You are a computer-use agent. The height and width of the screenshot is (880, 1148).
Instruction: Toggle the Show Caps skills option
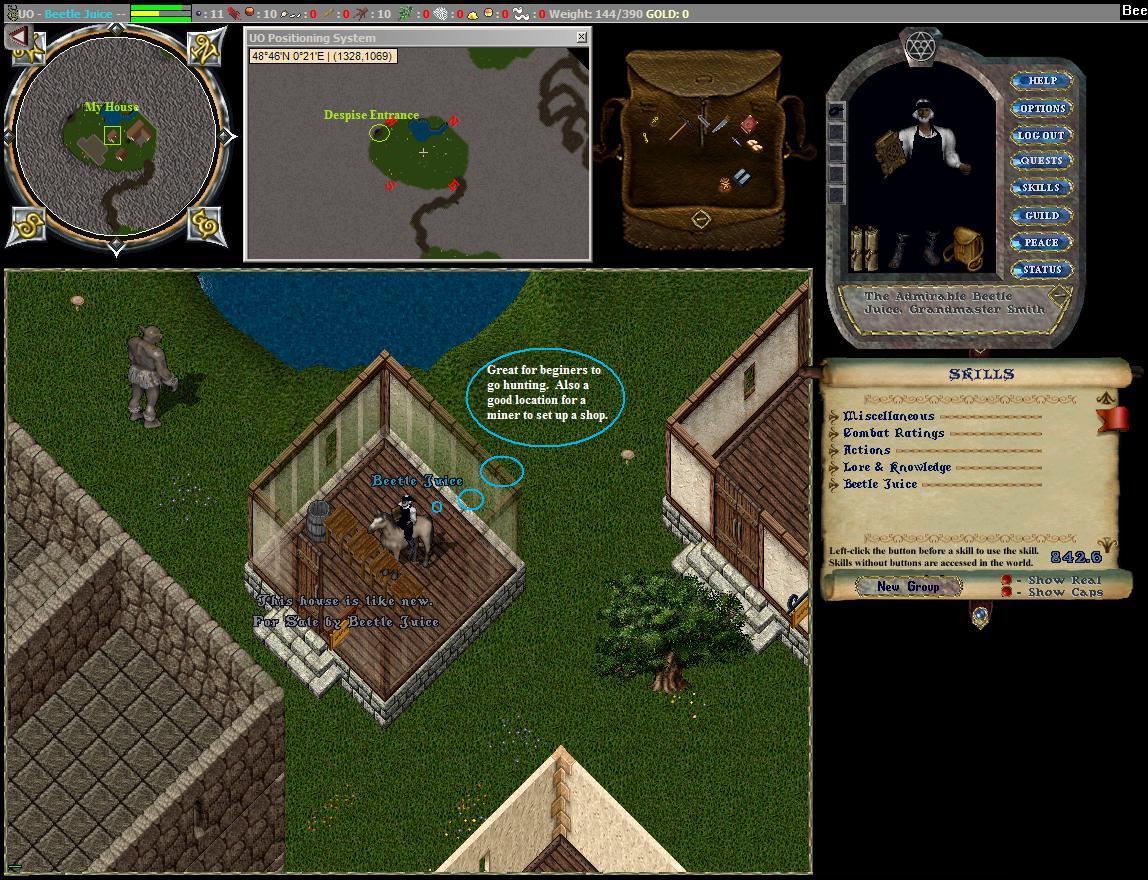[1007, 592]
